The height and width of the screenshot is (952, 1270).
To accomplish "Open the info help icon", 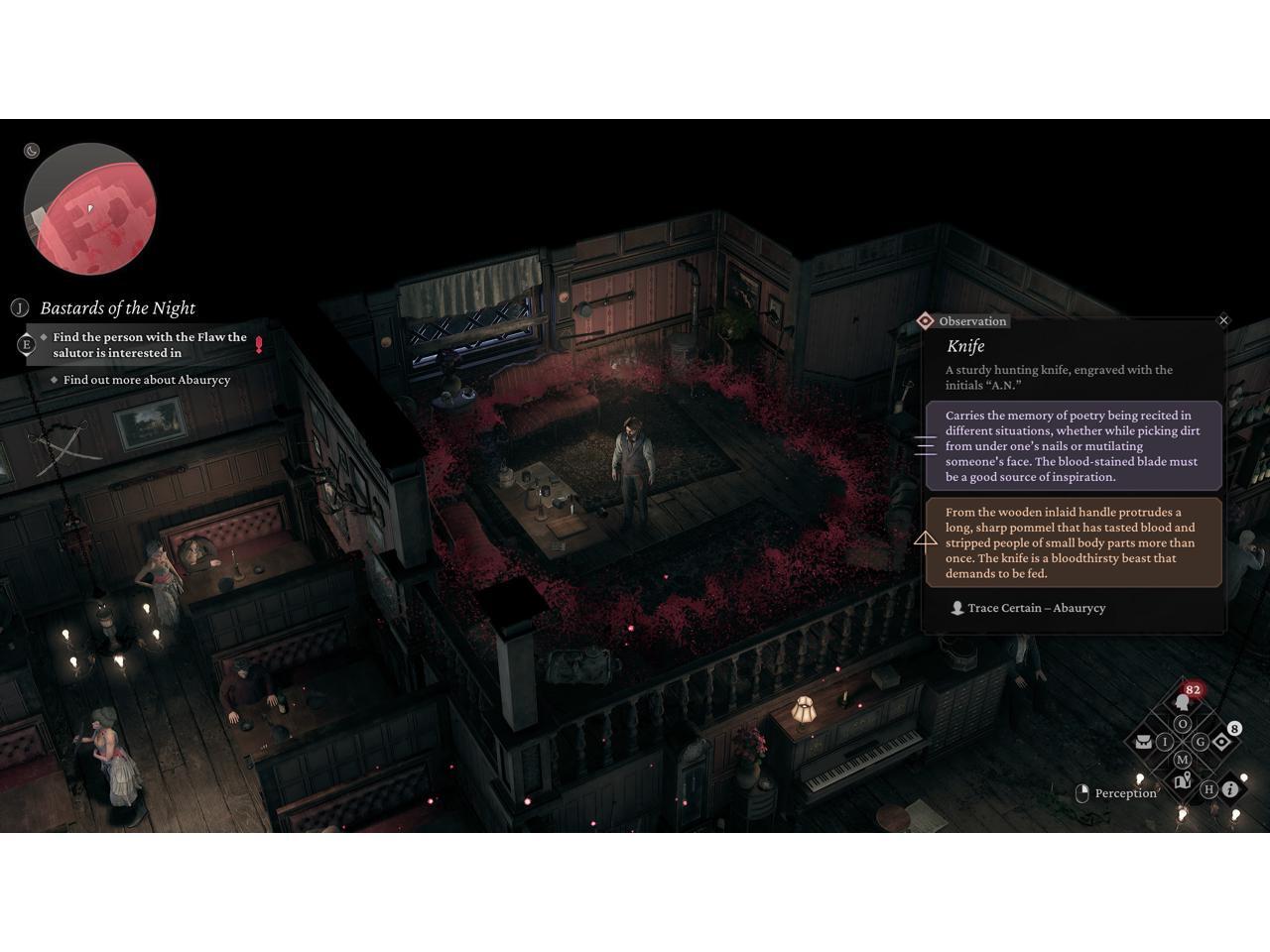I will click(x=1230, y=789).
